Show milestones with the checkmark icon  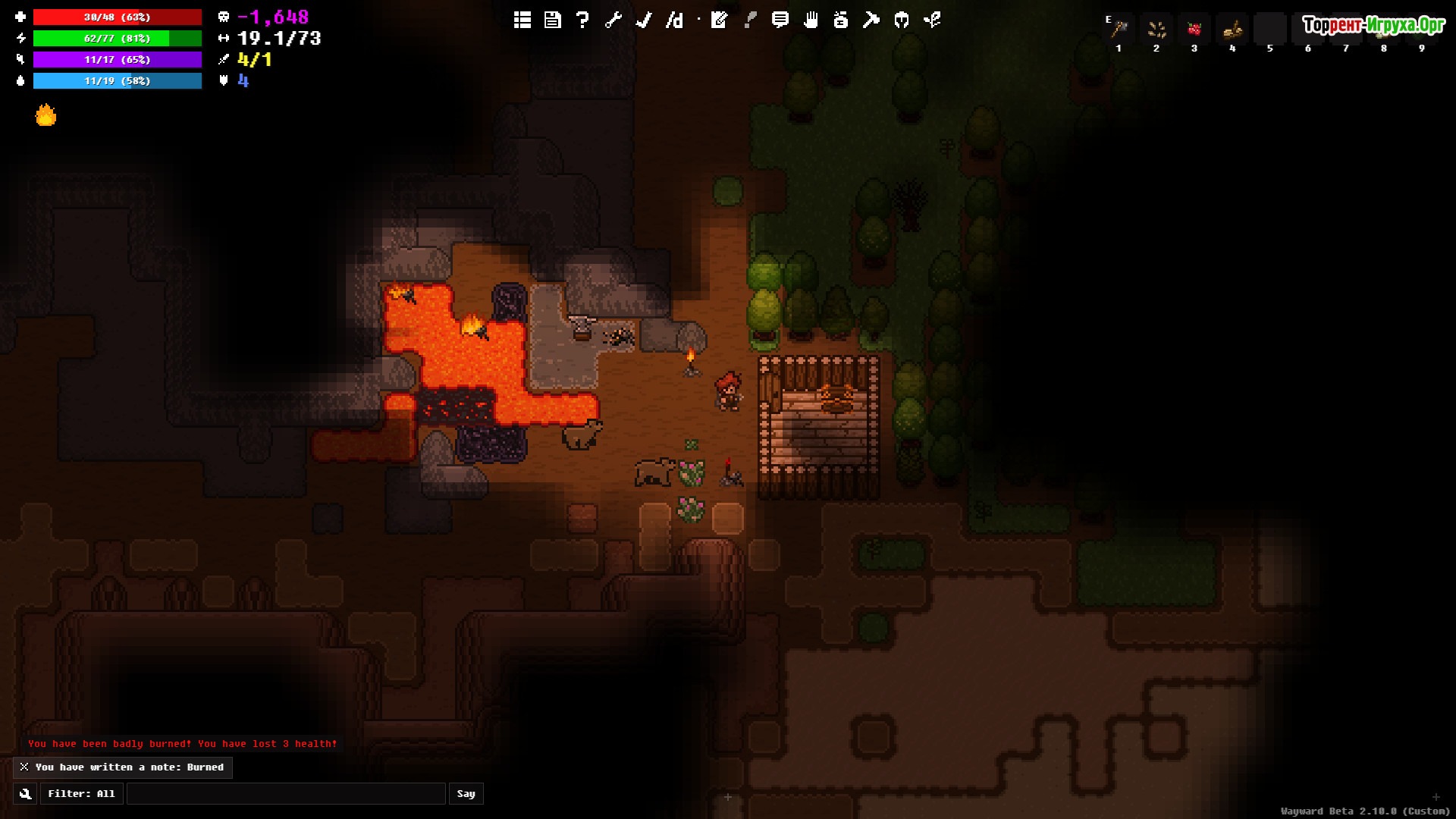coord(644,20)
